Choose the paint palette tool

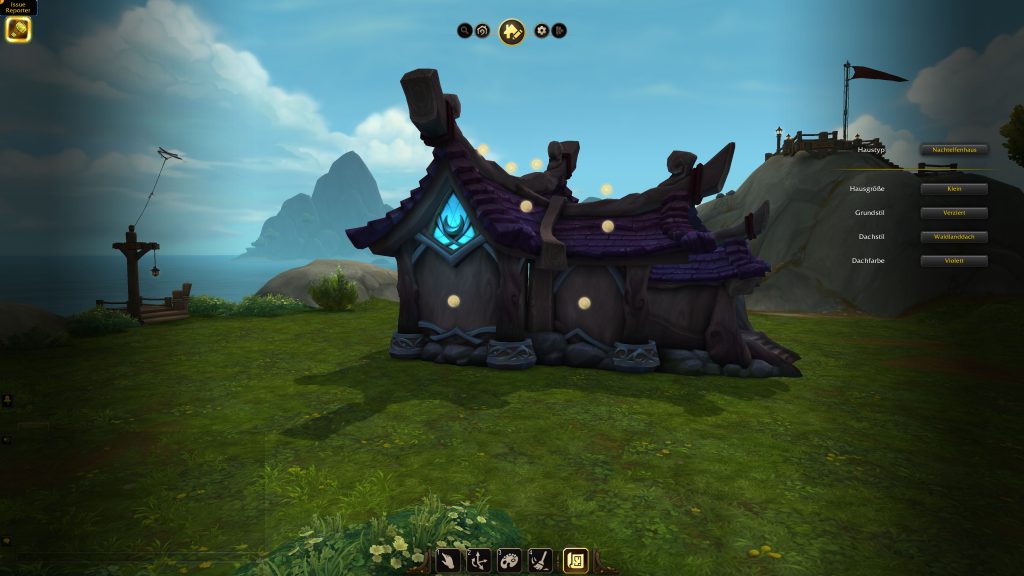coord(509,560)
